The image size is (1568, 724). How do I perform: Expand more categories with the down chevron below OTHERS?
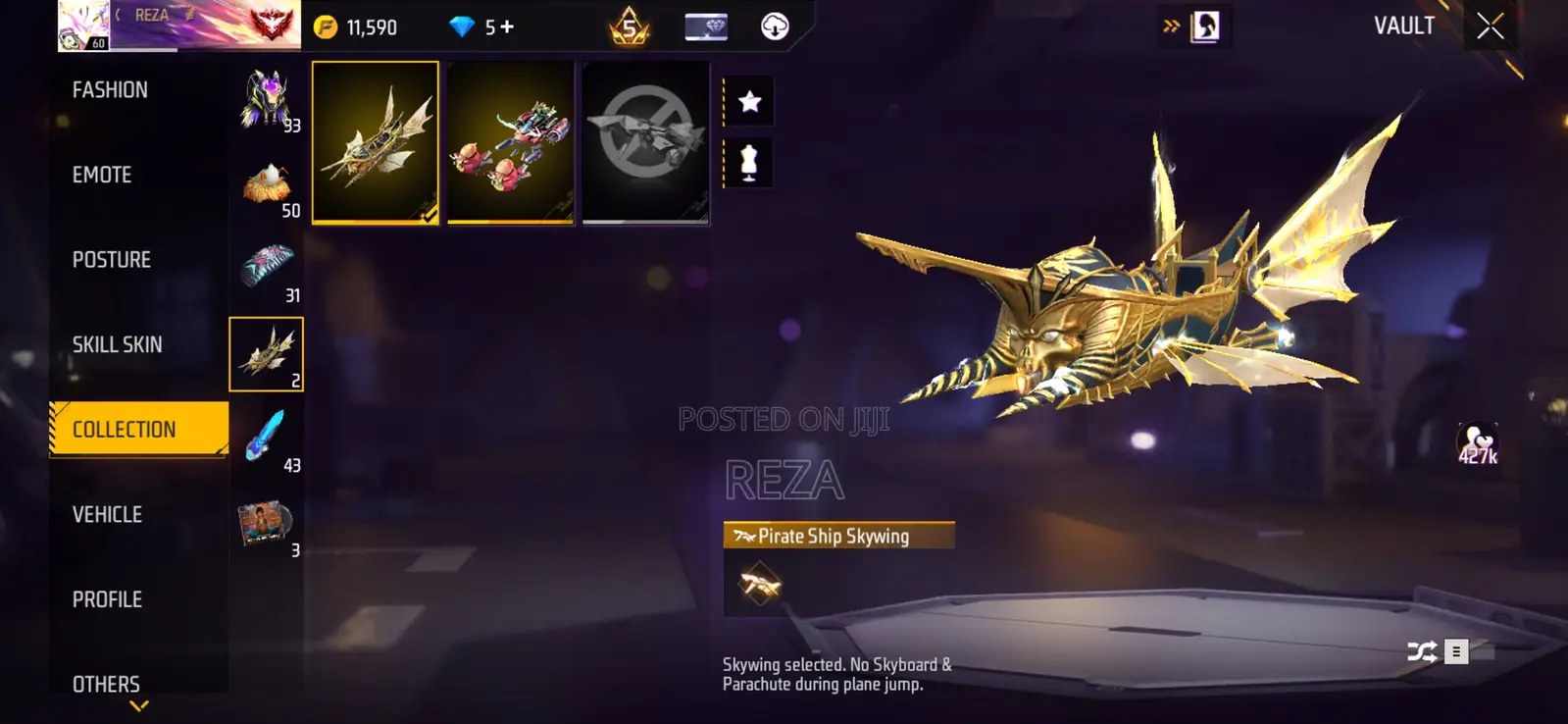pos(137,704)
